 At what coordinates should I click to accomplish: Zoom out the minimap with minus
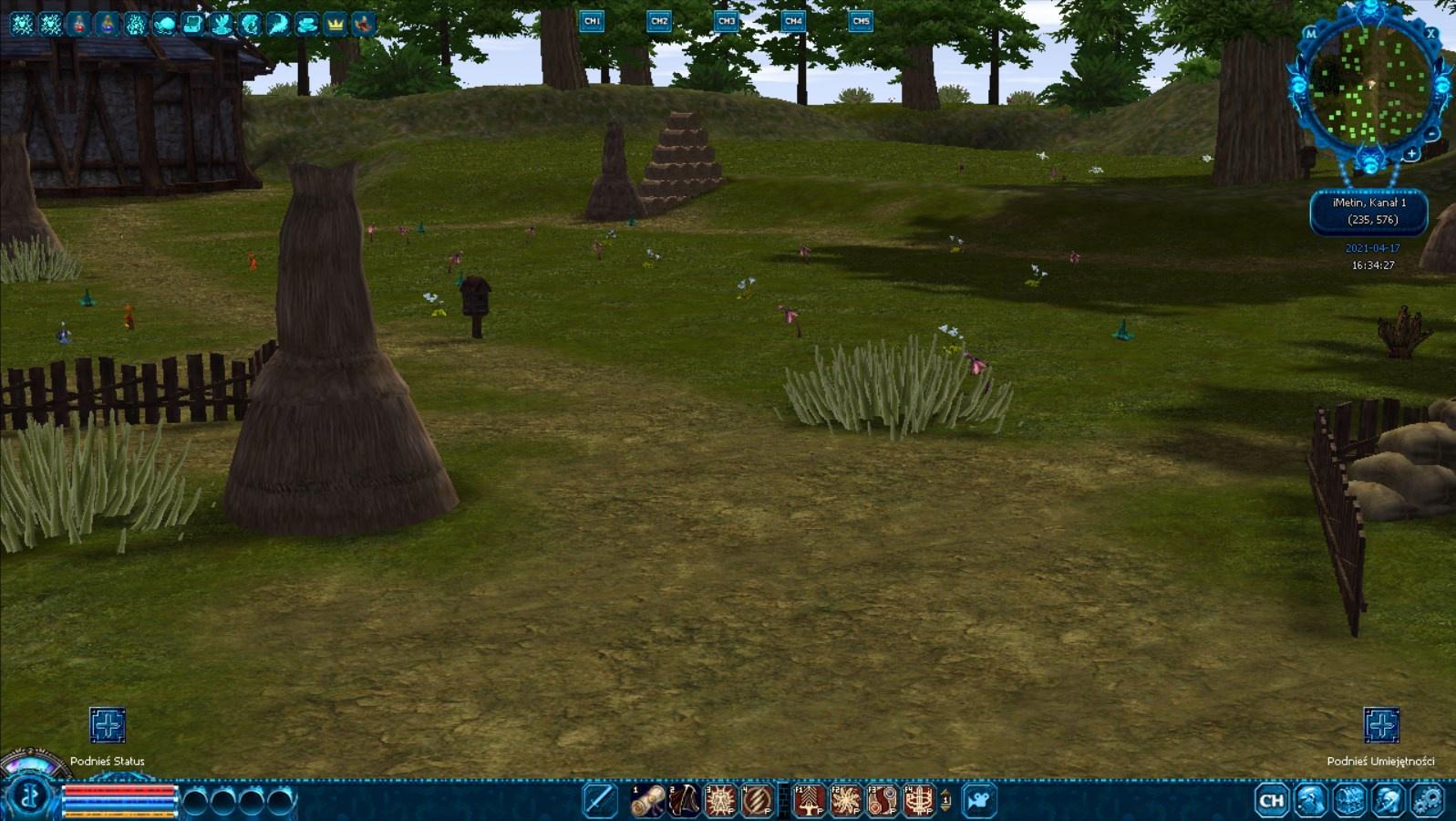point(1432,134)
